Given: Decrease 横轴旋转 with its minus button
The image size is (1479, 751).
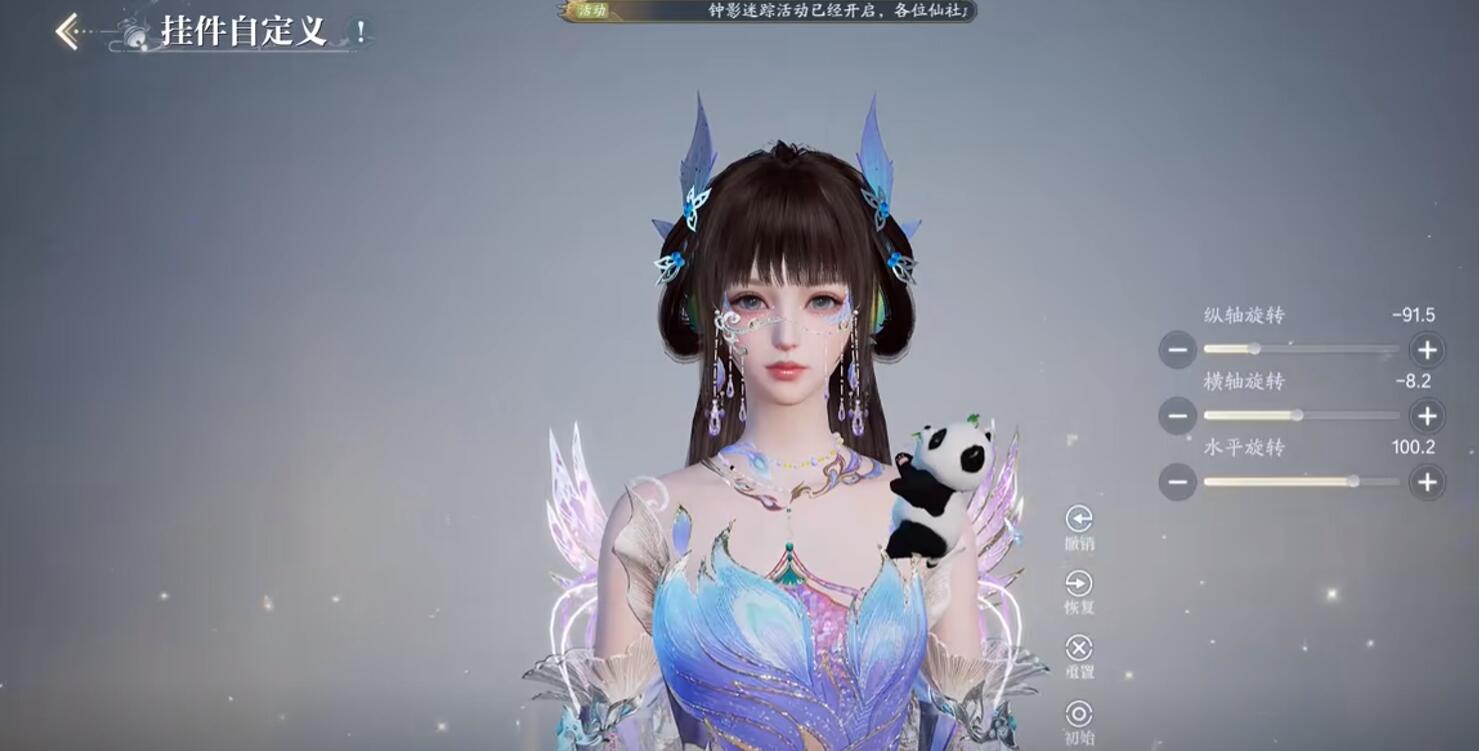Looking at the screenshot, I should point(1178,415).
